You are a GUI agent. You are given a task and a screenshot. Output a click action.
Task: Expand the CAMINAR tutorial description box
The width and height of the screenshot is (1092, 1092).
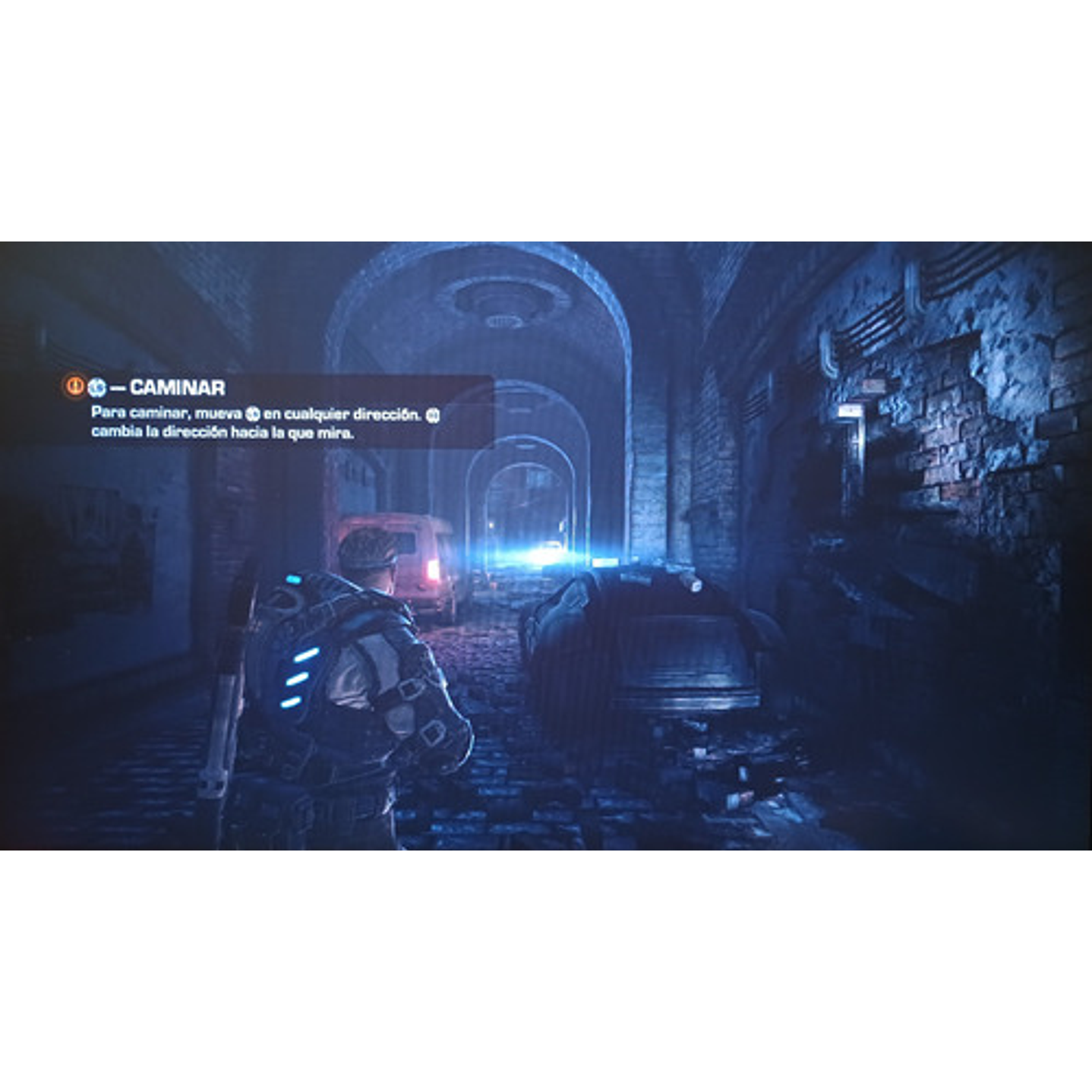point(266,421)
